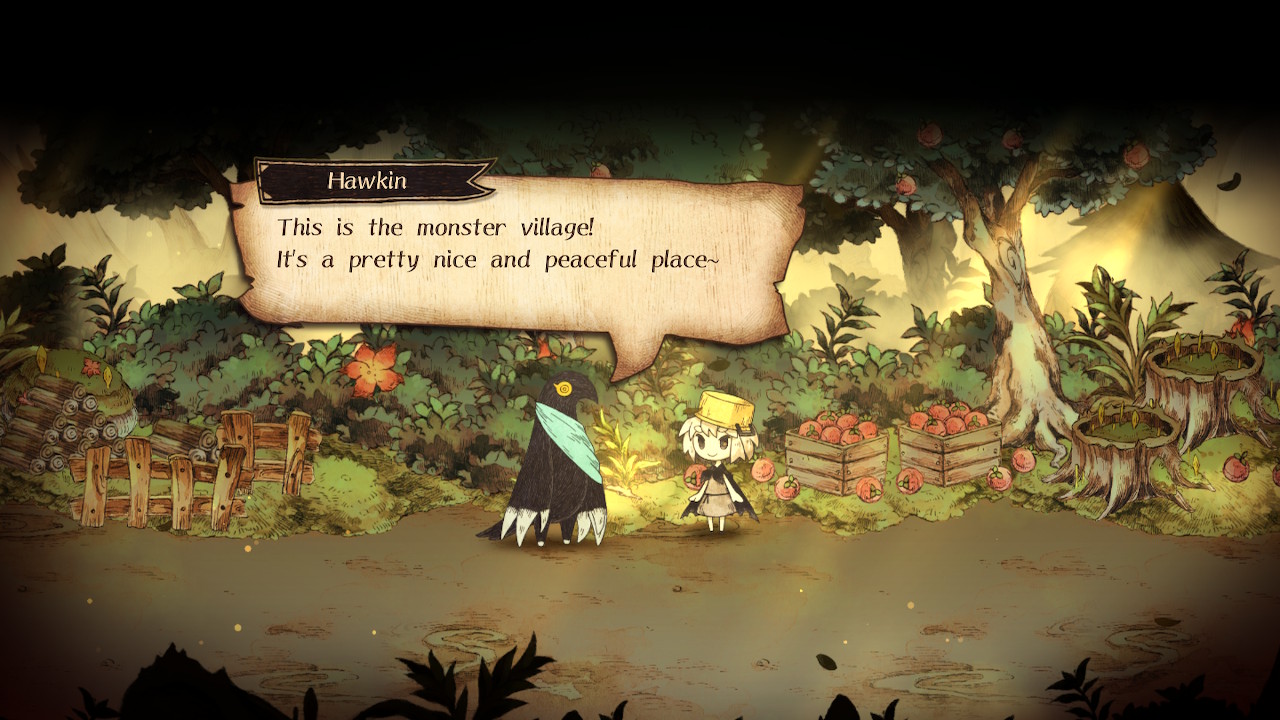This screenshot has width=1280, height=720.
Task: Advance Hawkin's monster village speech bubble
Action: pyautogui.click(x=517, y=254)
